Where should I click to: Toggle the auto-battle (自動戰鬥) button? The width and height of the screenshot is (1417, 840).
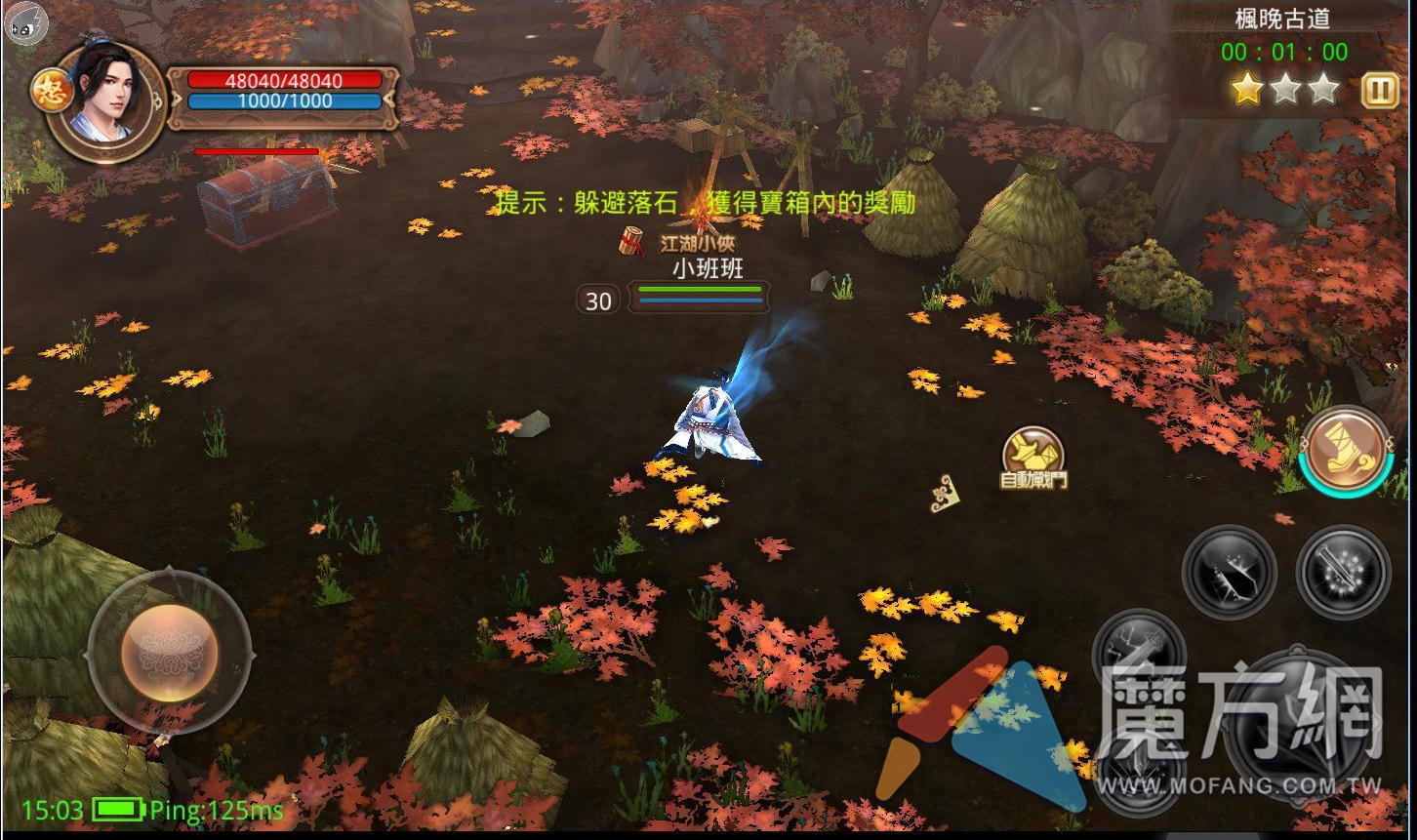click(1033, 457)
